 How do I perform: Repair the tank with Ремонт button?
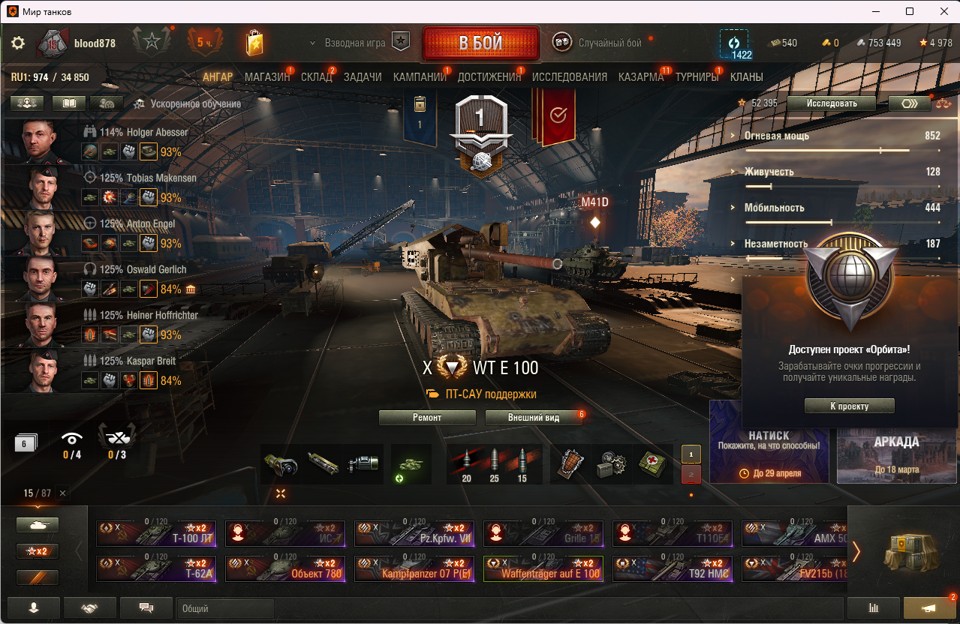[x=427, y=417]
